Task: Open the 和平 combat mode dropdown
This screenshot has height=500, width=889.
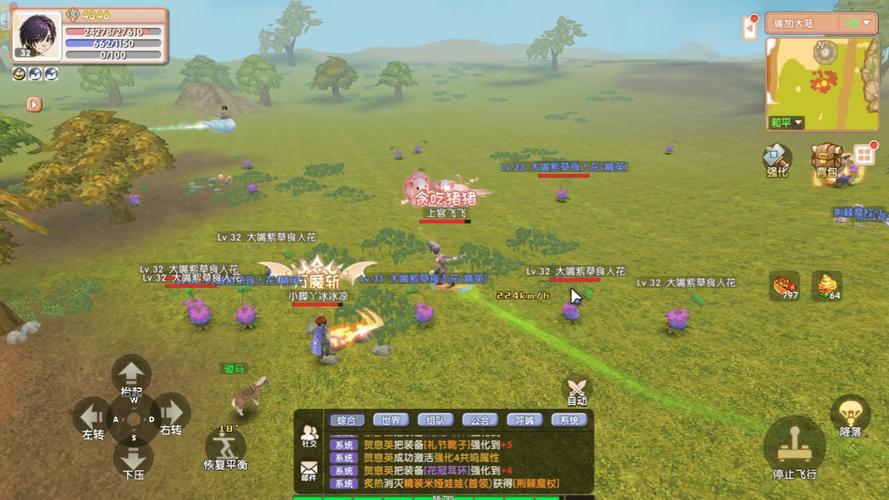Action: coord(786,123)
